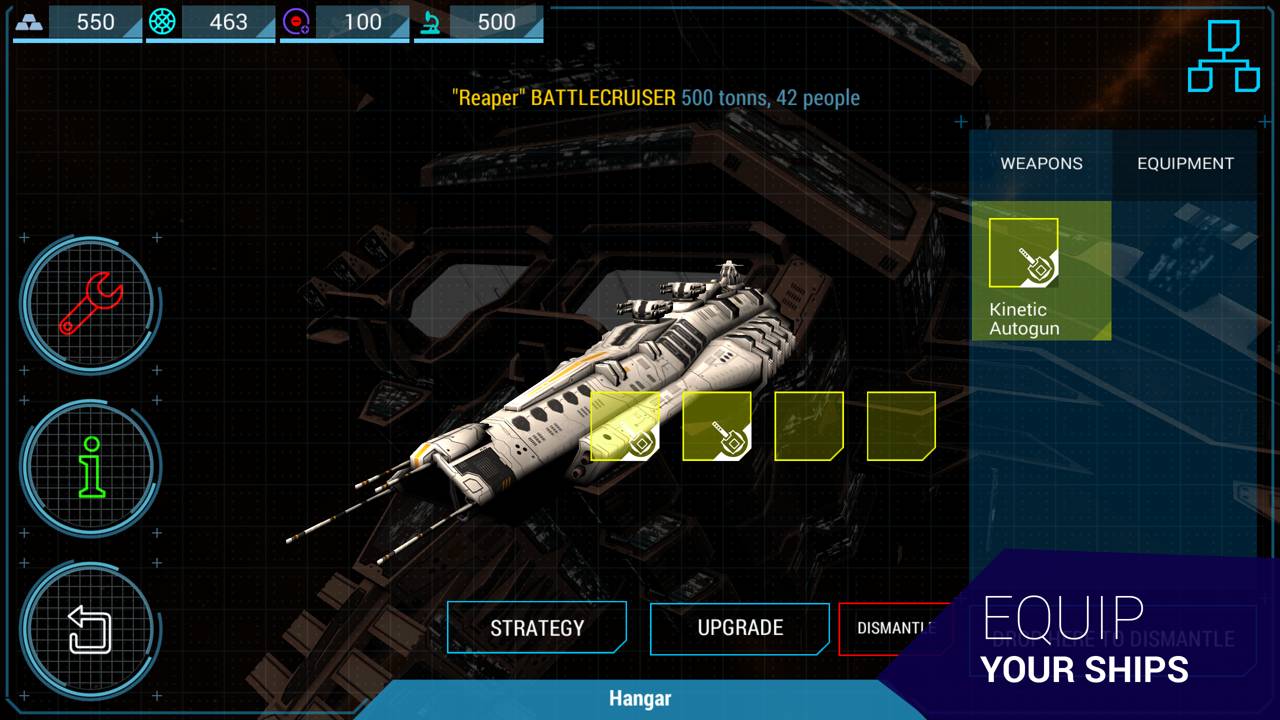Open the Equipment tab
The height and width of the screenshot is (720, 1280).
(1185, 163)
